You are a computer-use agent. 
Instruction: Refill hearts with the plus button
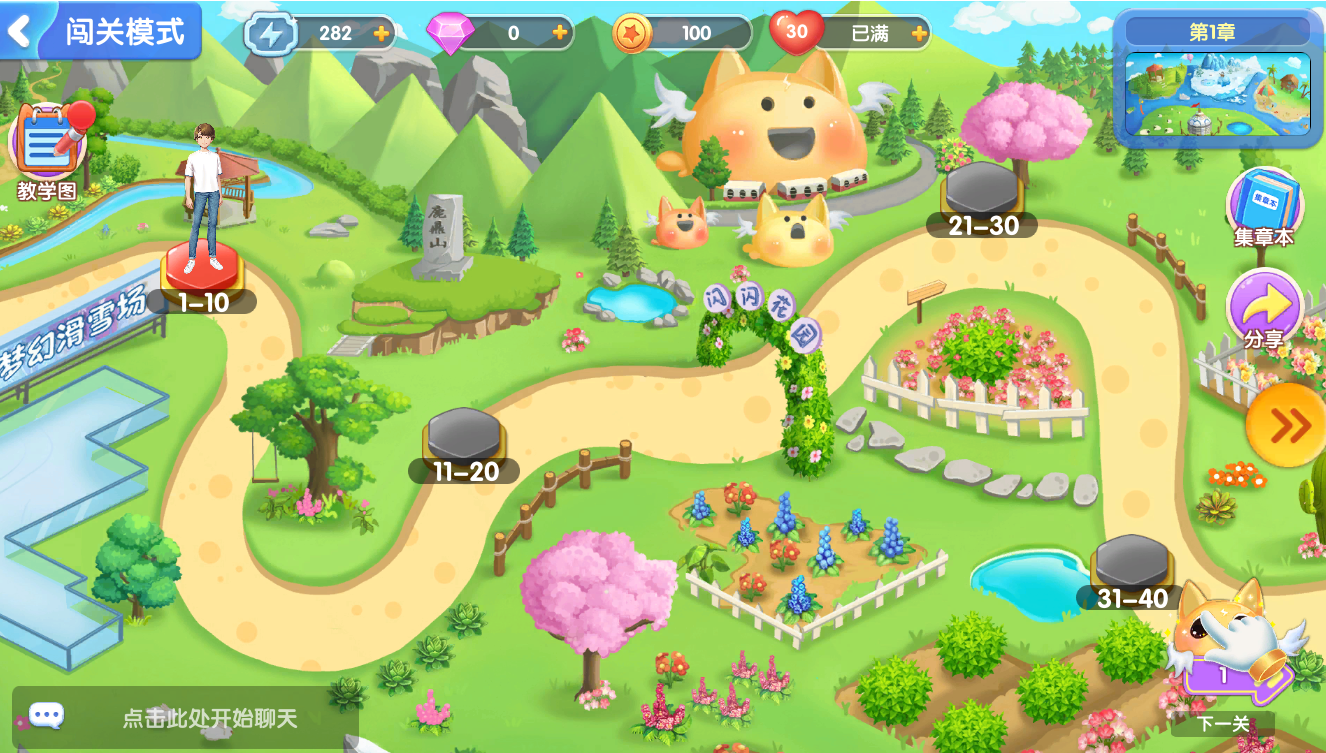pos(919,33)
